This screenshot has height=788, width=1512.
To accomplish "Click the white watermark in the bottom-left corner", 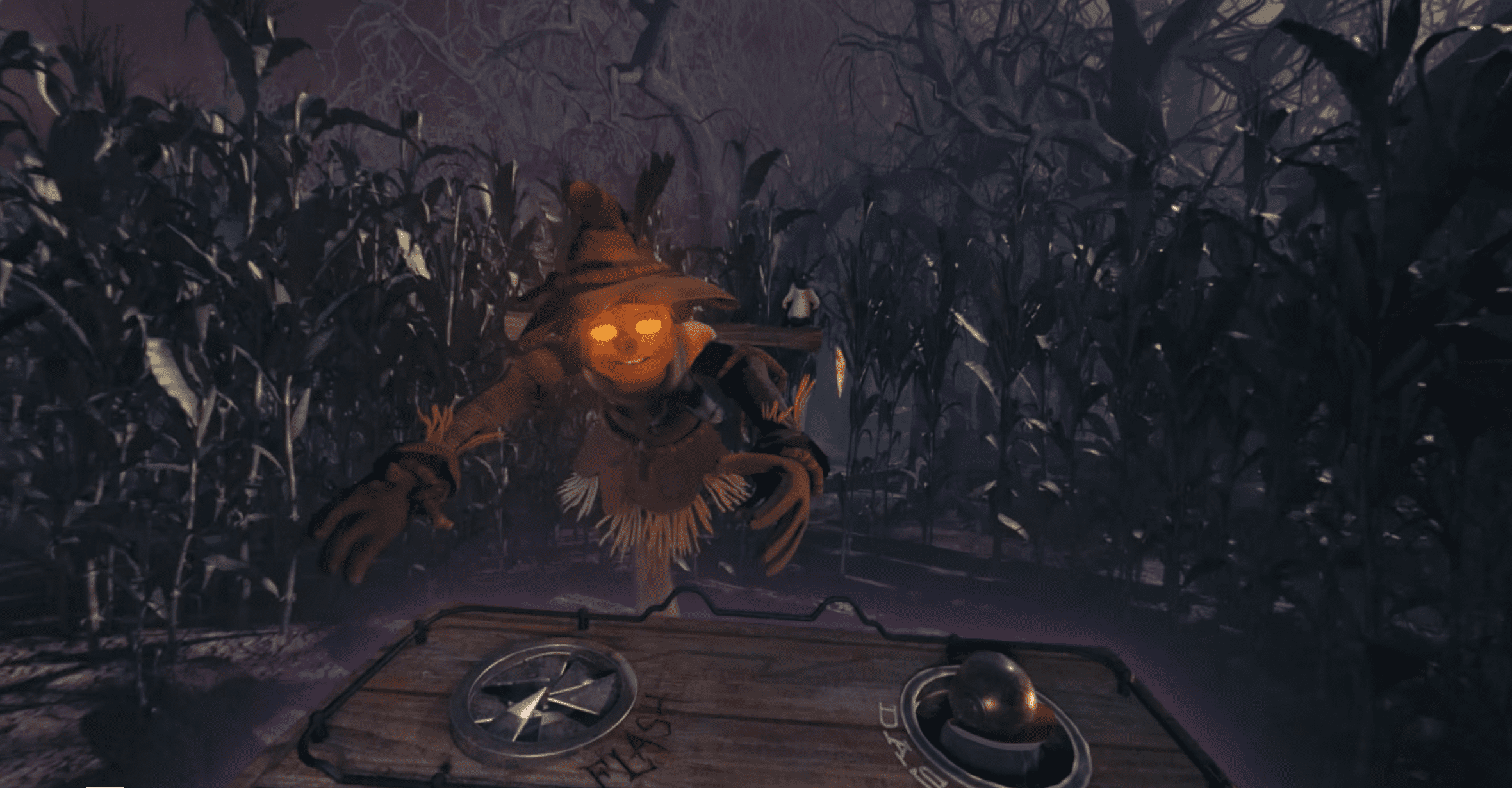I will [x=105, y=786].
